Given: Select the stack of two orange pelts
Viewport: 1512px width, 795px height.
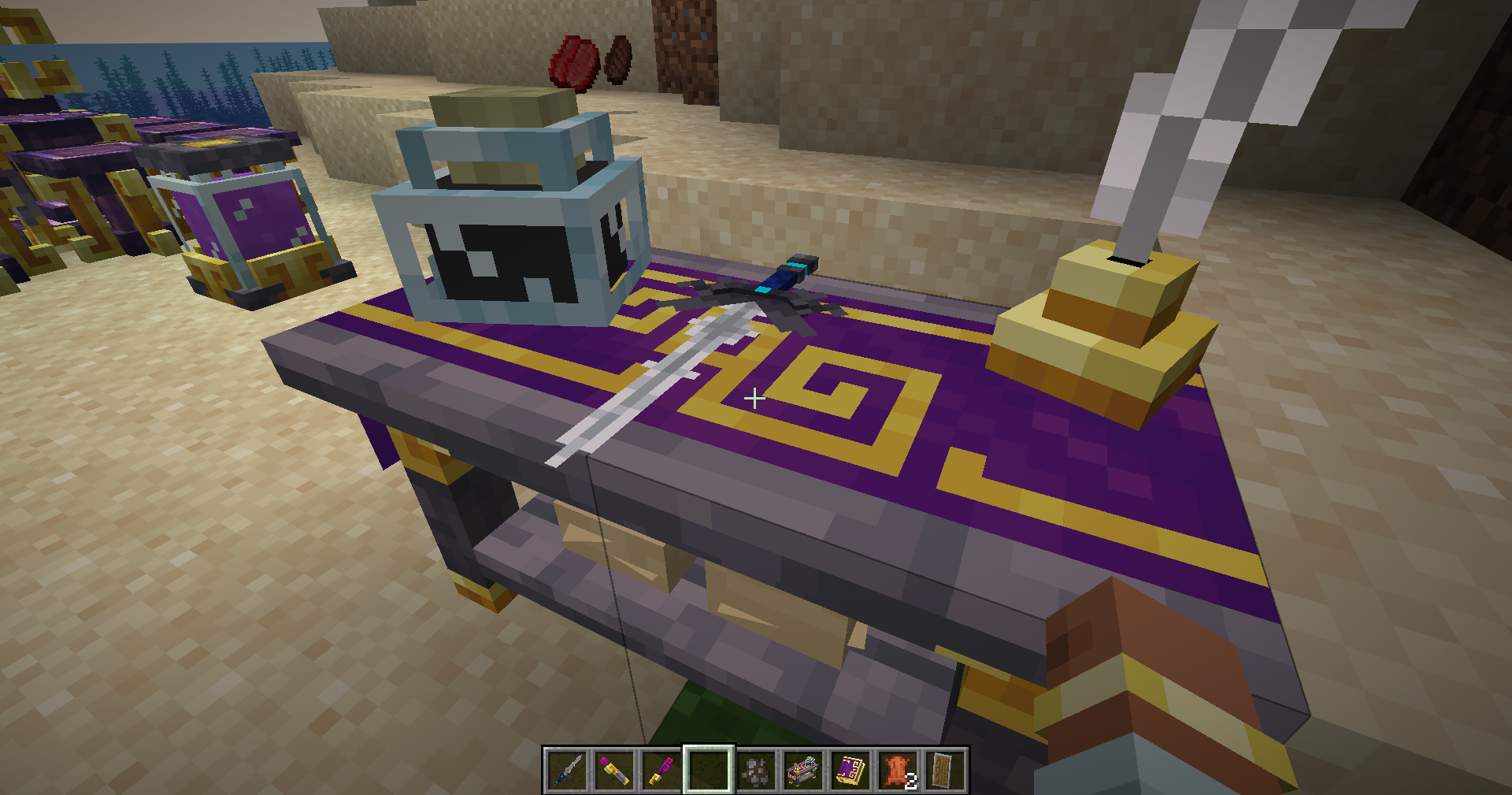Looking at the screenshot, I should point(898,770).
